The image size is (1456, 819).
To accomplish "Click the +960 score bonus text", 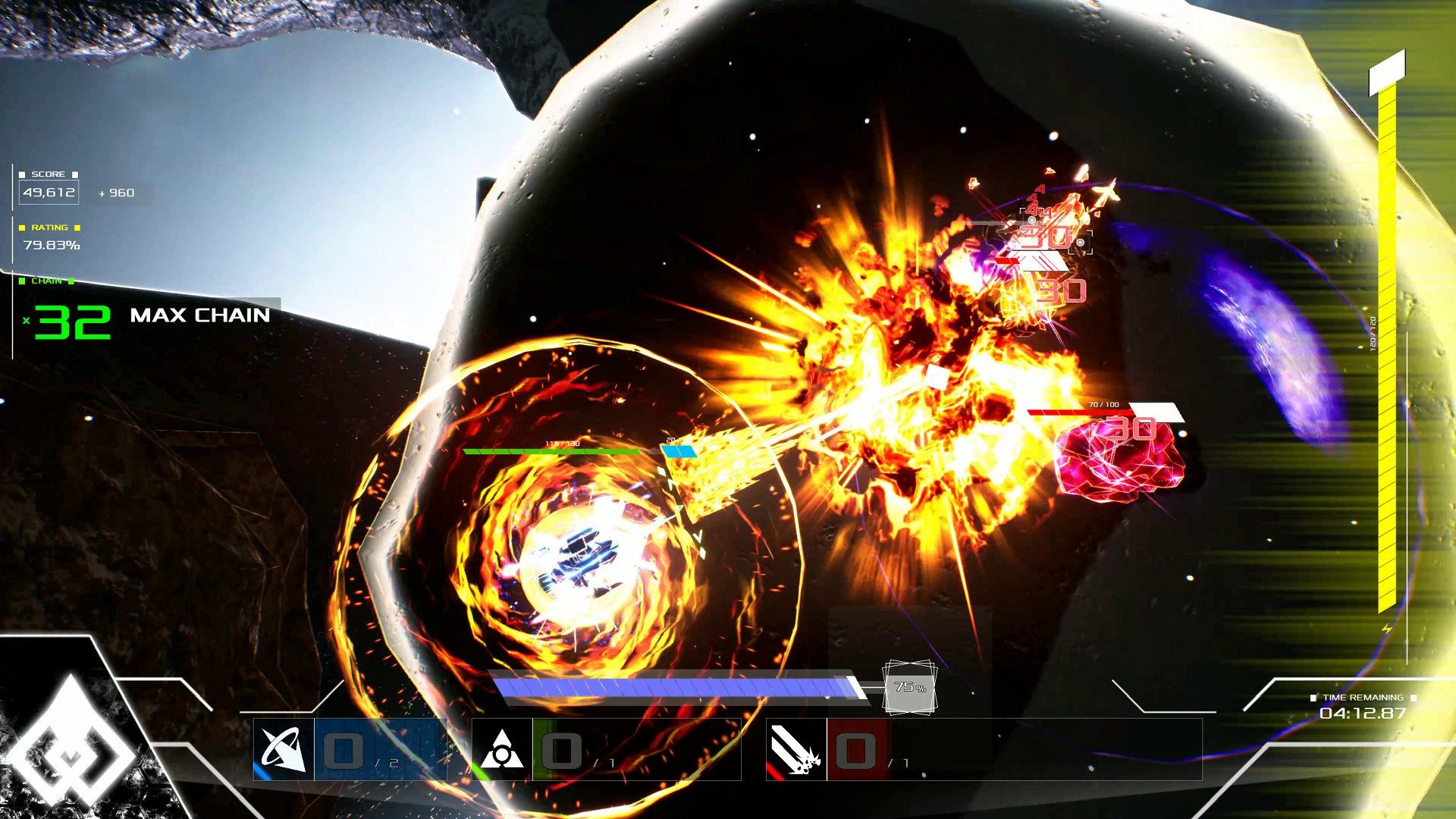I will (118, 193).
